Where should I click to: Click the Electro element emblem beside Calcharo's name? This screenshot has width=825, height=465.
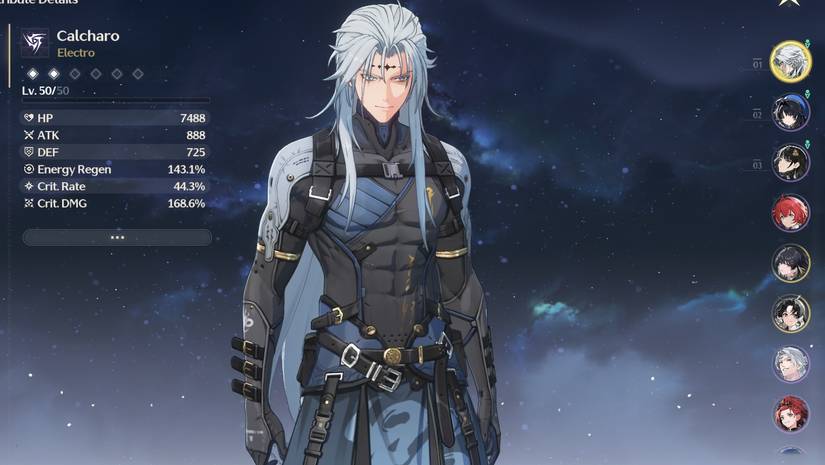[x=35, y=42]
